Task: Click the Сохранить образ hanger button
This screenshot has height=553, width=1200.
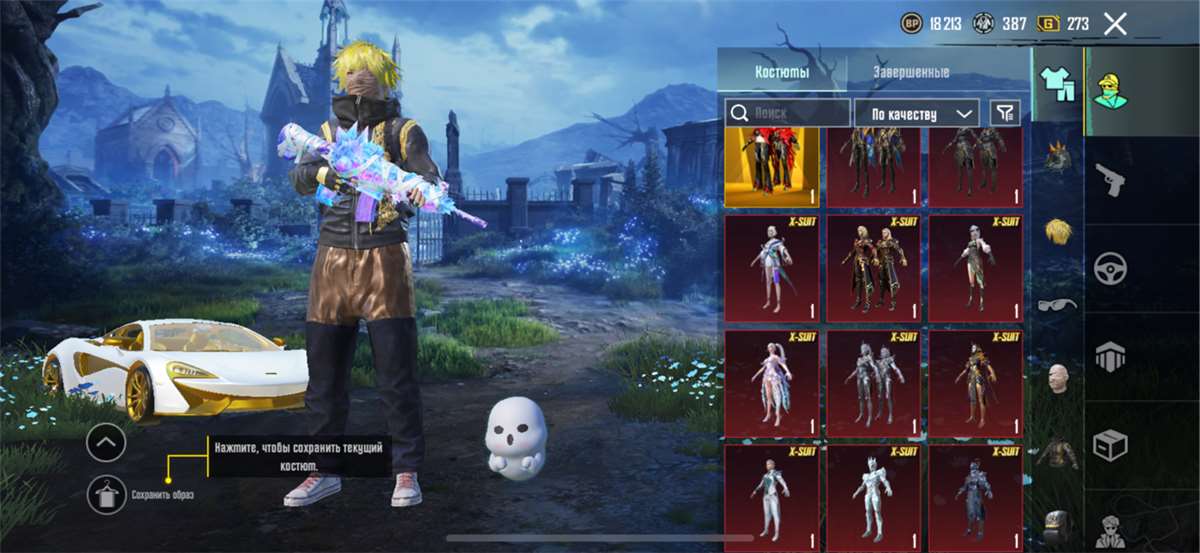Action: (106, 494)
